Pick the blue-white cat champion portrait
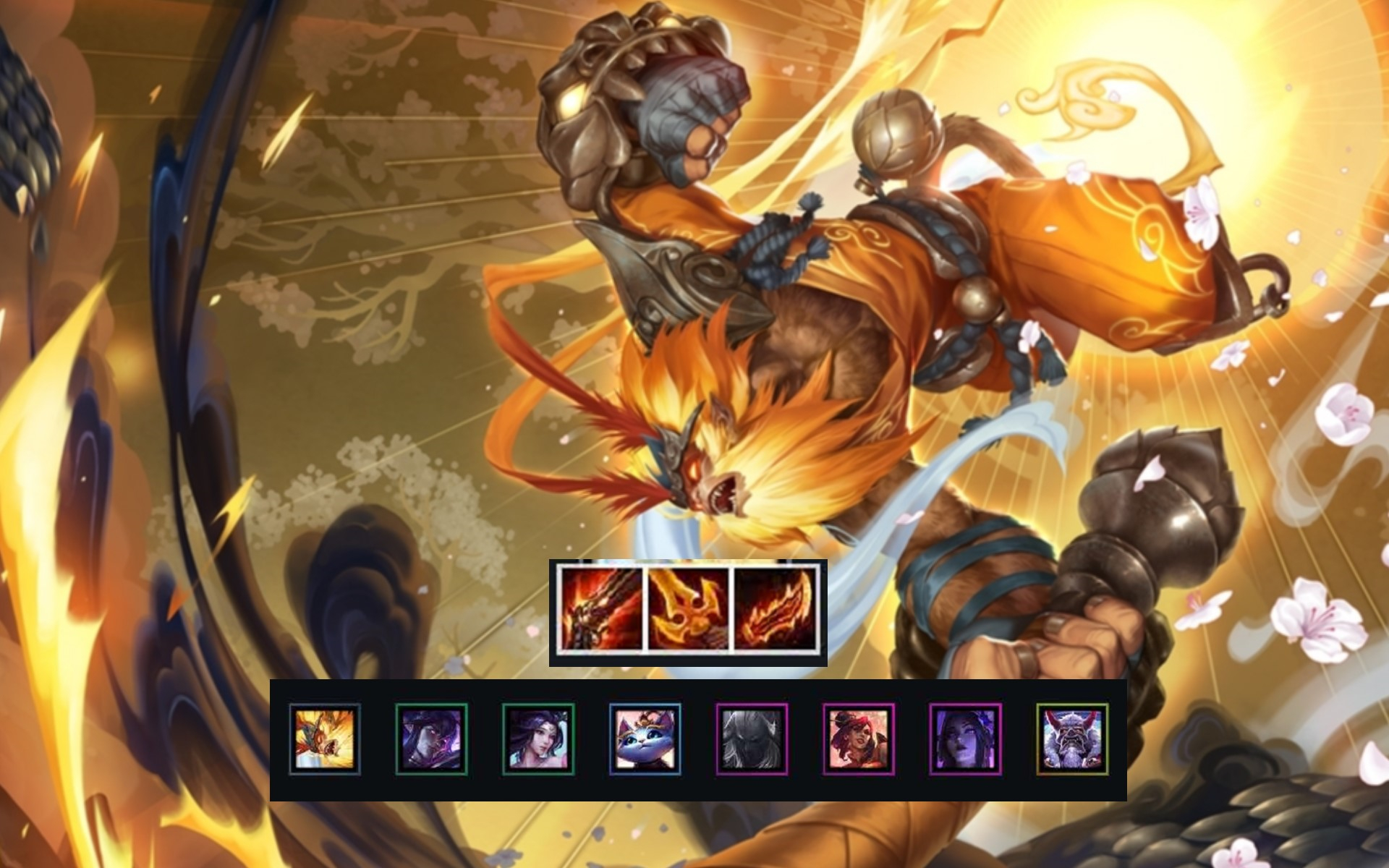Image resolution: width=1389 pixels, height=868 pixels. [x=645, y=739]
